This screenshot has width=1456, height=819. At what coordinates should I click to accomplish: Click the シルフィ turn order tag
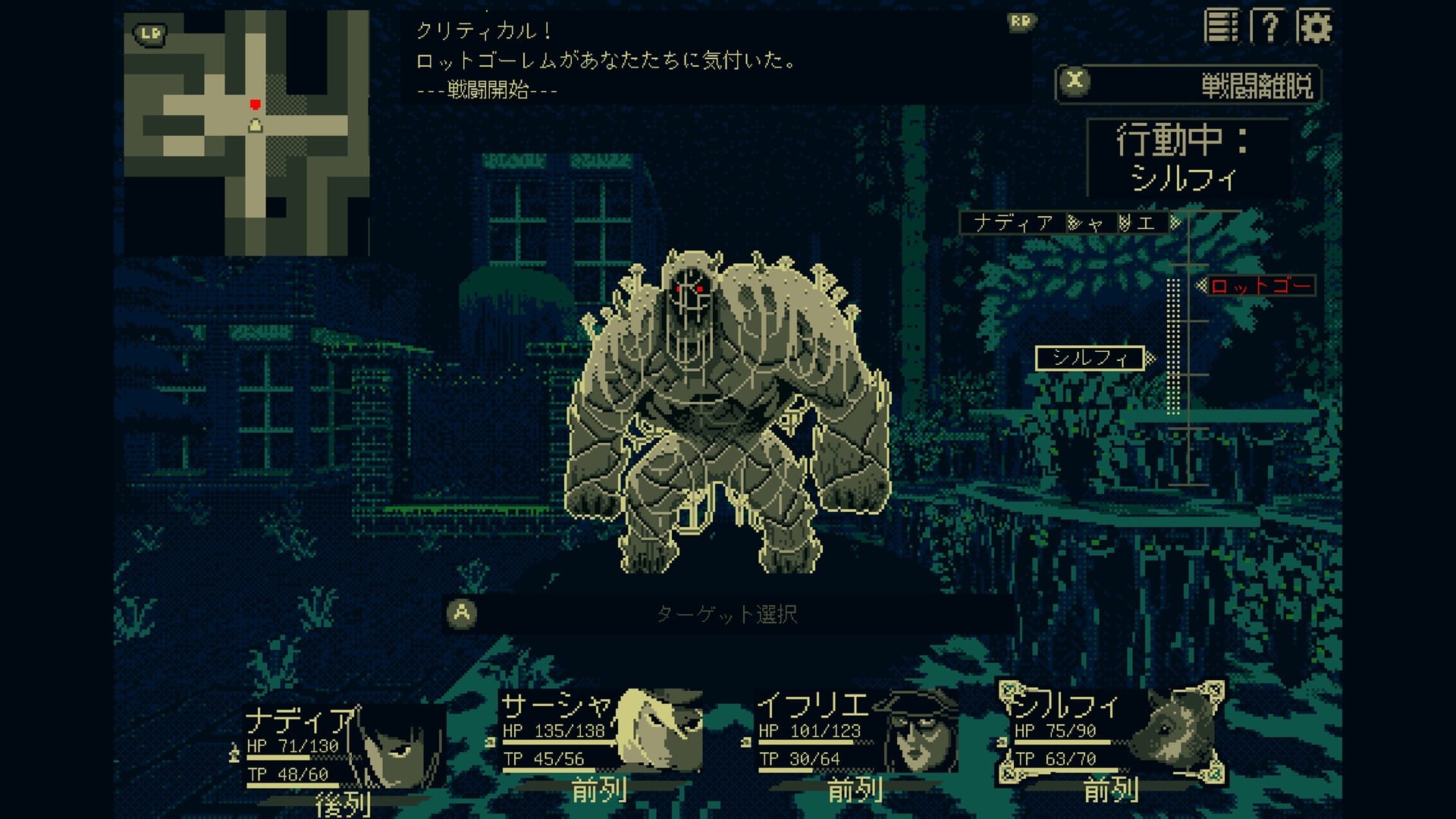(x=1090, y=358)
